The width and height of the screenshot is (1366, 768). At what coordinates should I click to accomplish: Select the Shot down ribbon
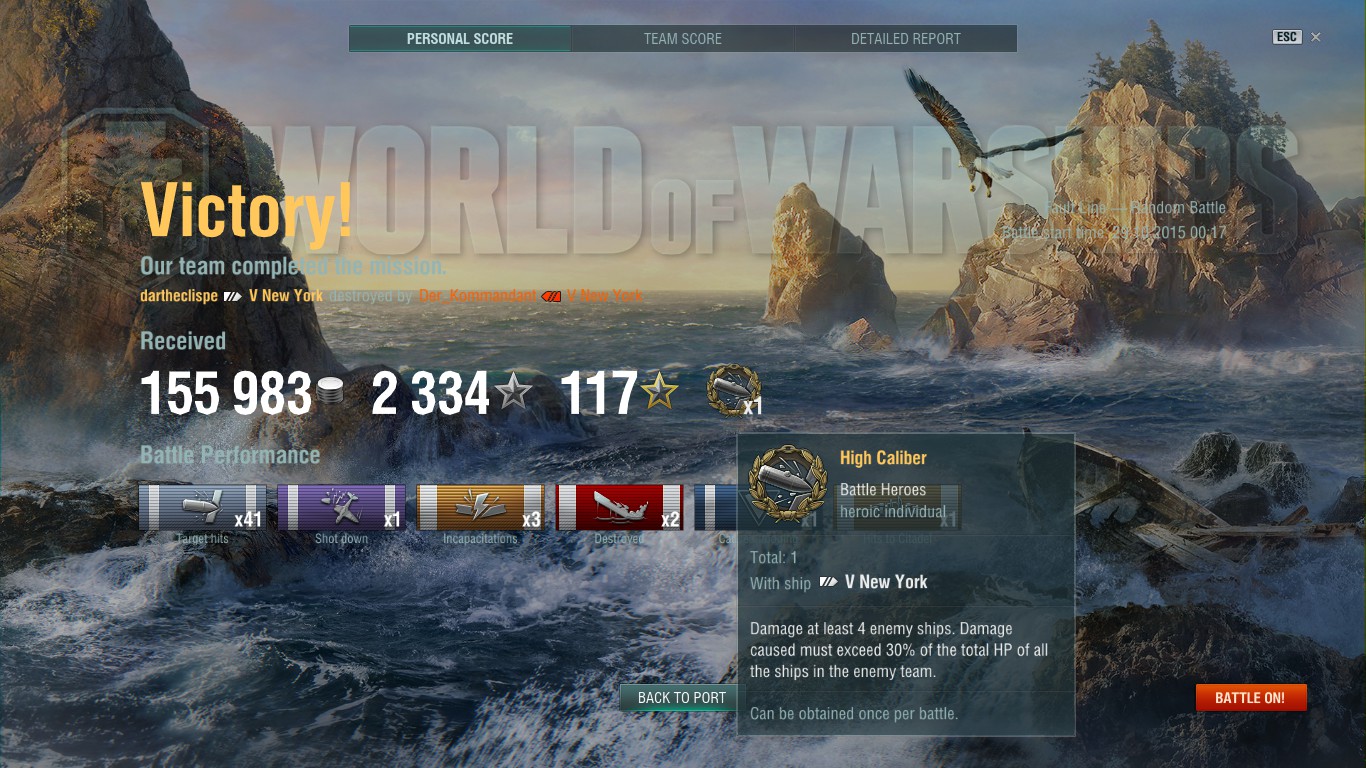pyautogui.click(x=341, y=507)
